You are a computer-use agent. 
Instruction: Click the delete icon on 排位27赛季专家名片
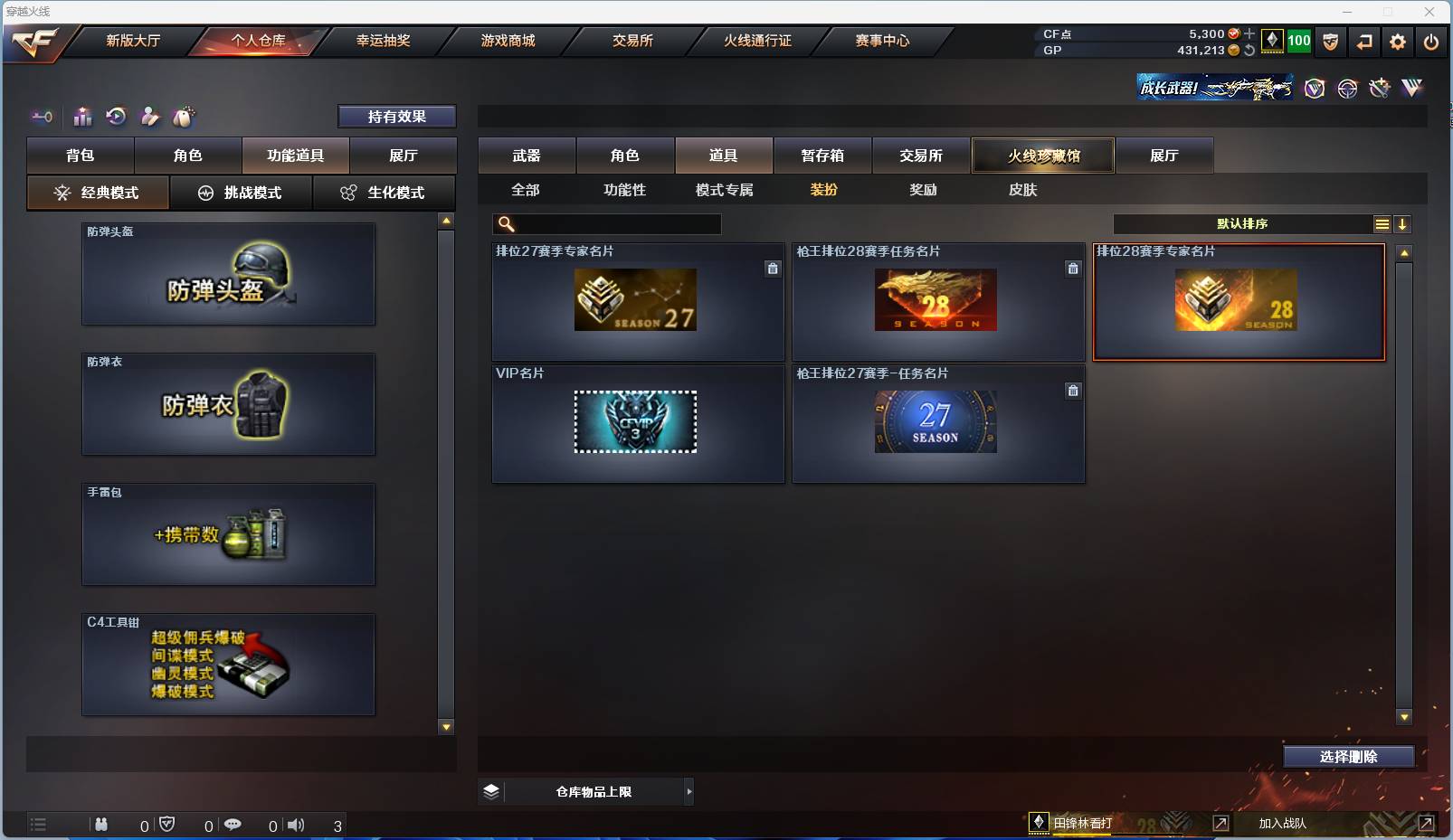point(773,269)
